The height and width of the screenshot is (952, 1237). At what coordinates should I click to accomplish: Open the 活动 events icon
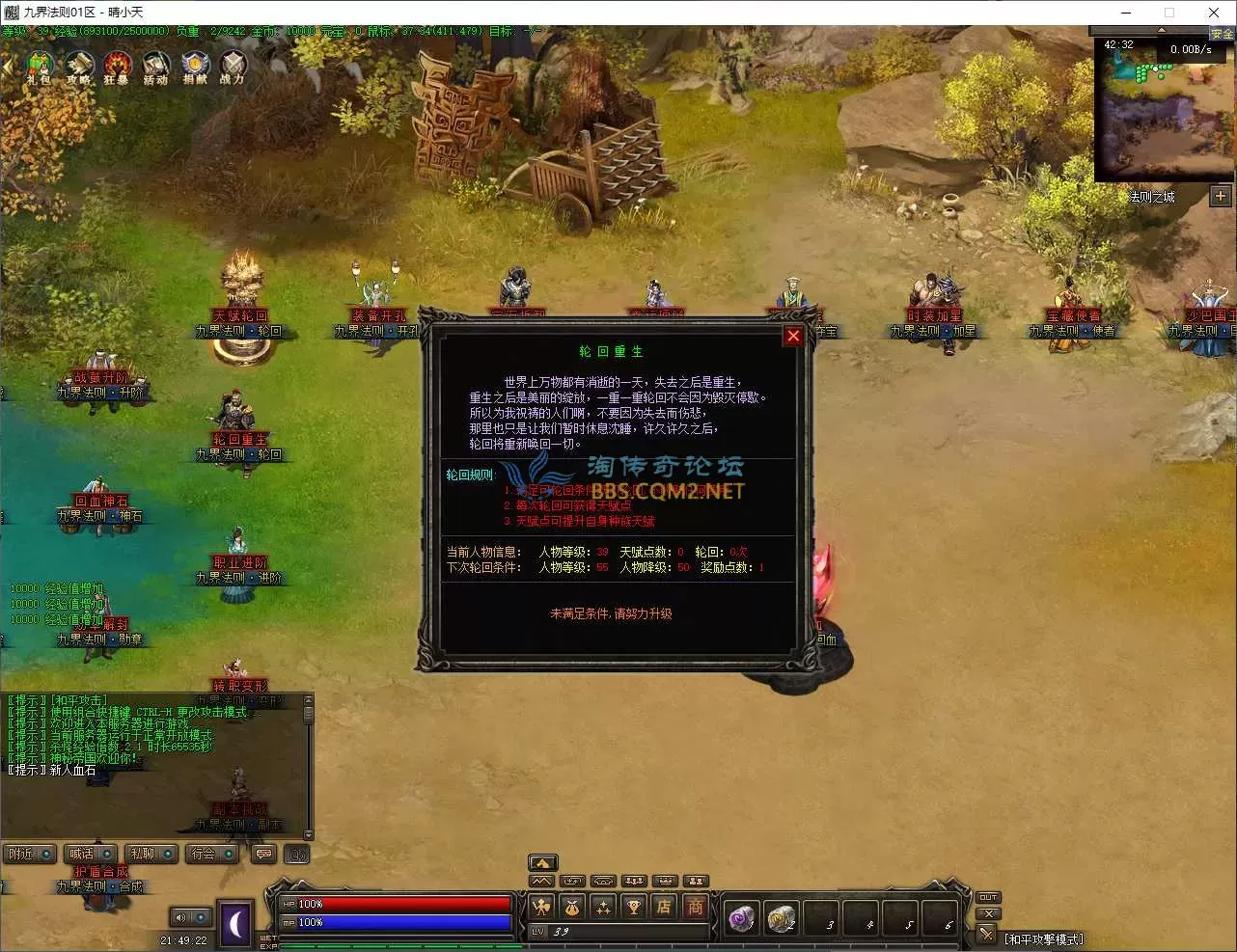pyautogui.click(x=155, y=68)
